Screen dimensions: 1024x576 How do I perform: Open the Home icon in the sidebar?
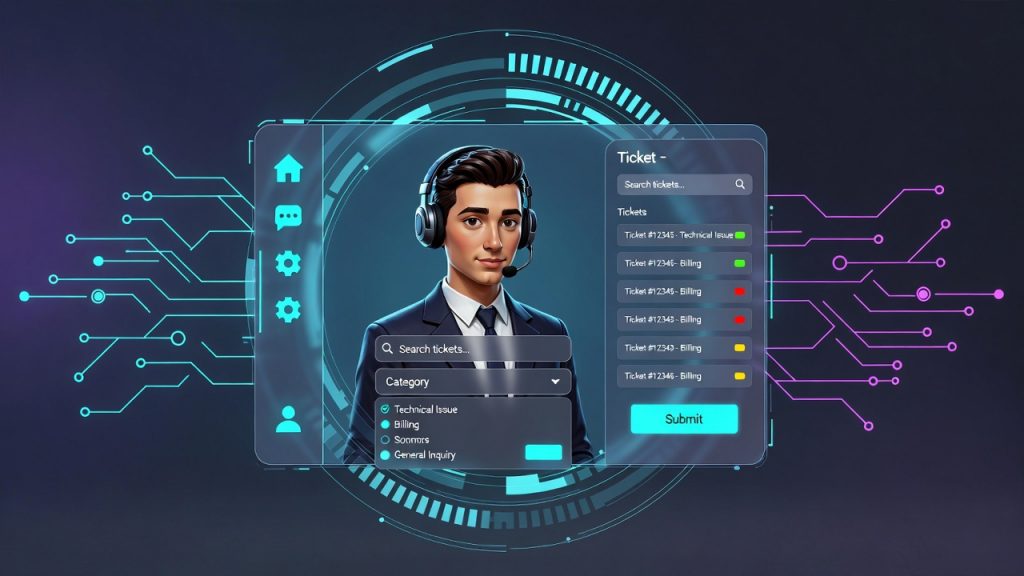pos(288,168)
